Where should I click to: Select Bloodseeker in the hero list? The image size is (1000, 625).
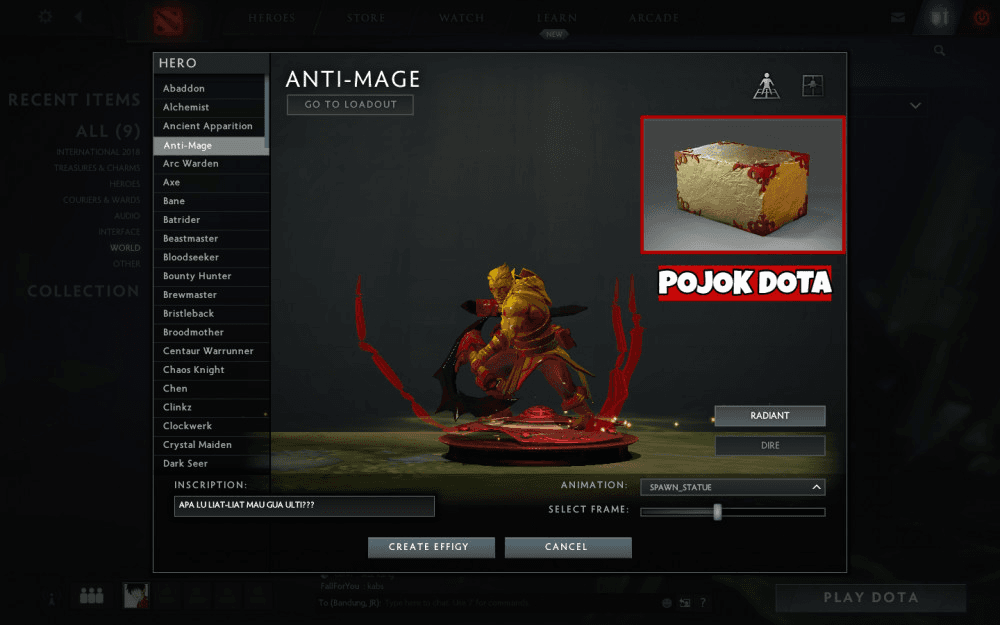tap(210, 257)
